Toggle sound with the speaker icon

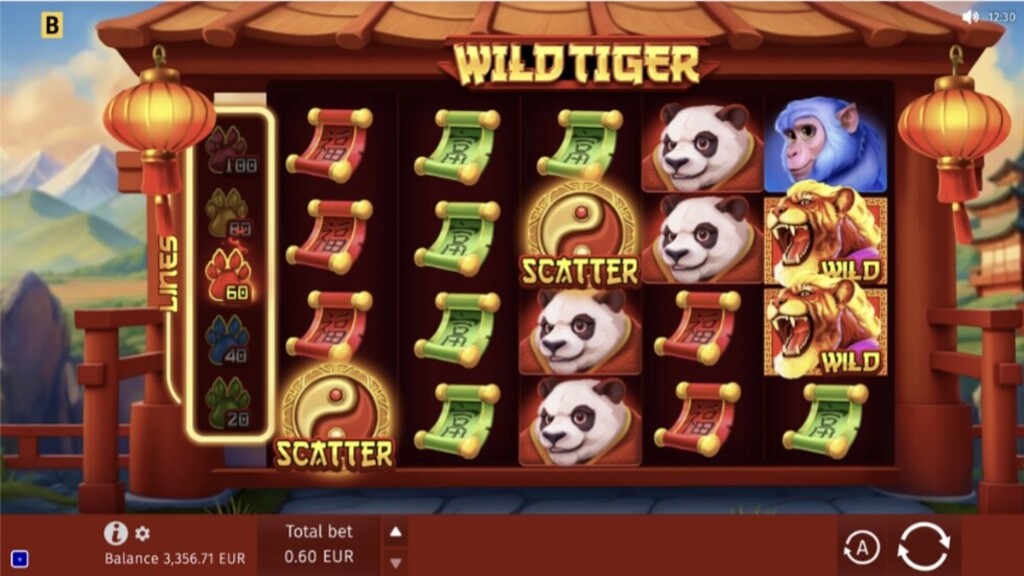[x=969, y=17]
